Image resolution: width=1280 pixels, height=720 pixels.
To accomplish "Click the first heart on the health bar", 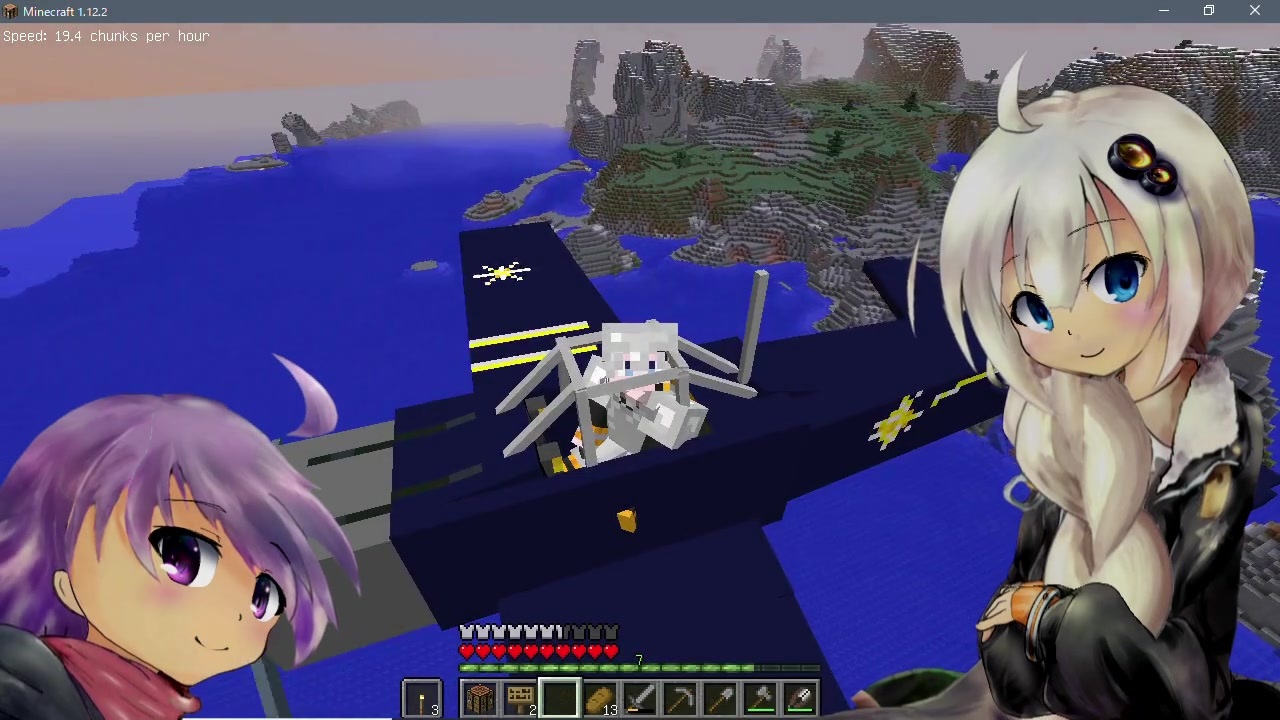I will 466,650.
